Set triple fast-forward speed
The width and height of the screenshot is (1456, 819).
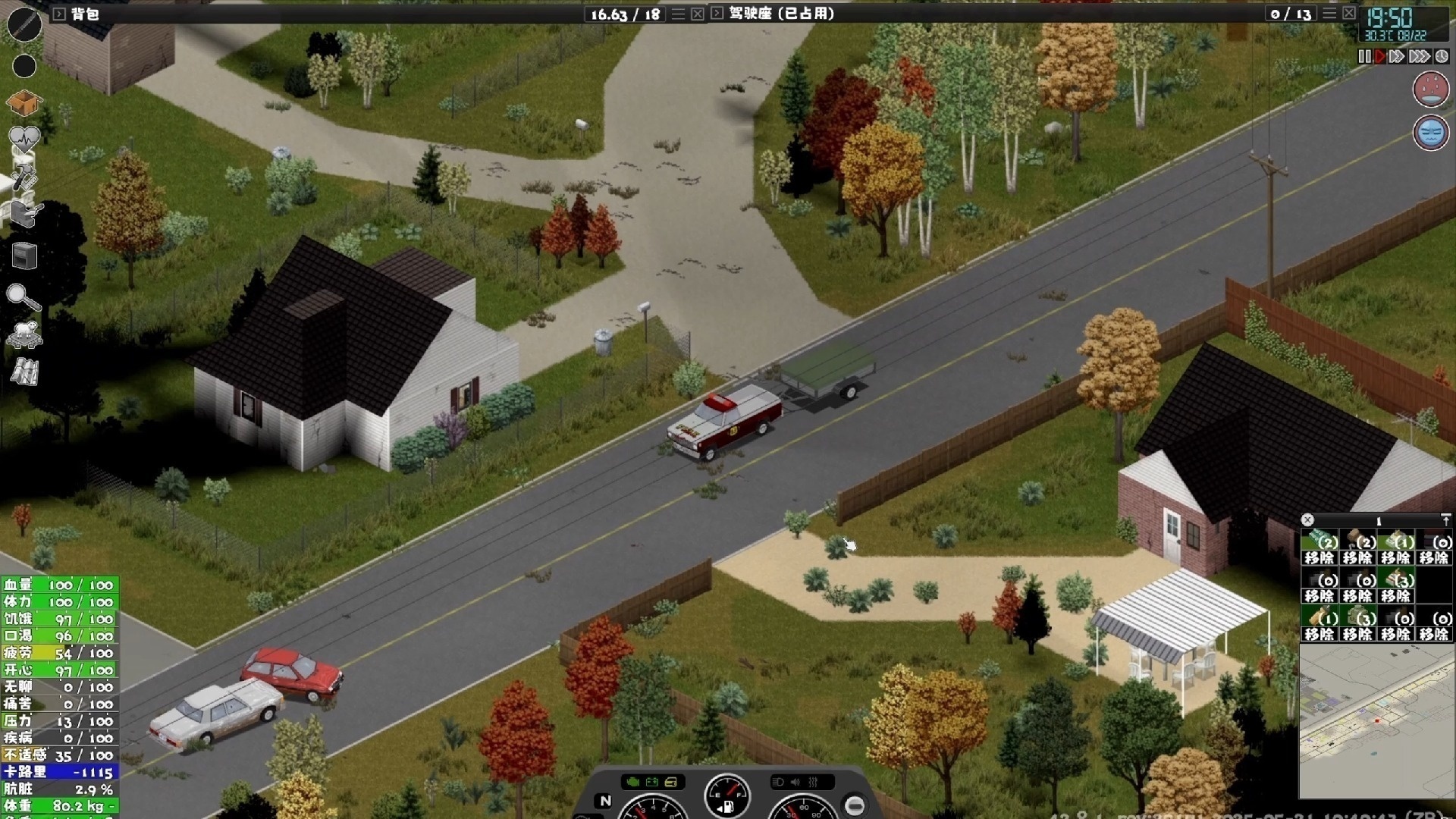tap(1419, 57)
